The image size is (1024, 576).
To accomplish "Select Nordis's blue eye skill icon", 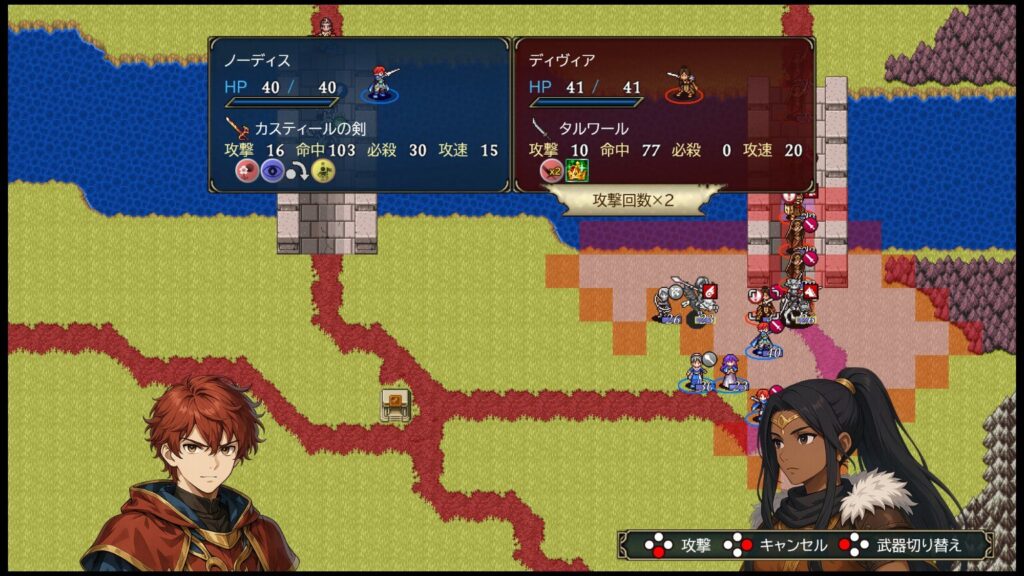I will click(272, 170).
